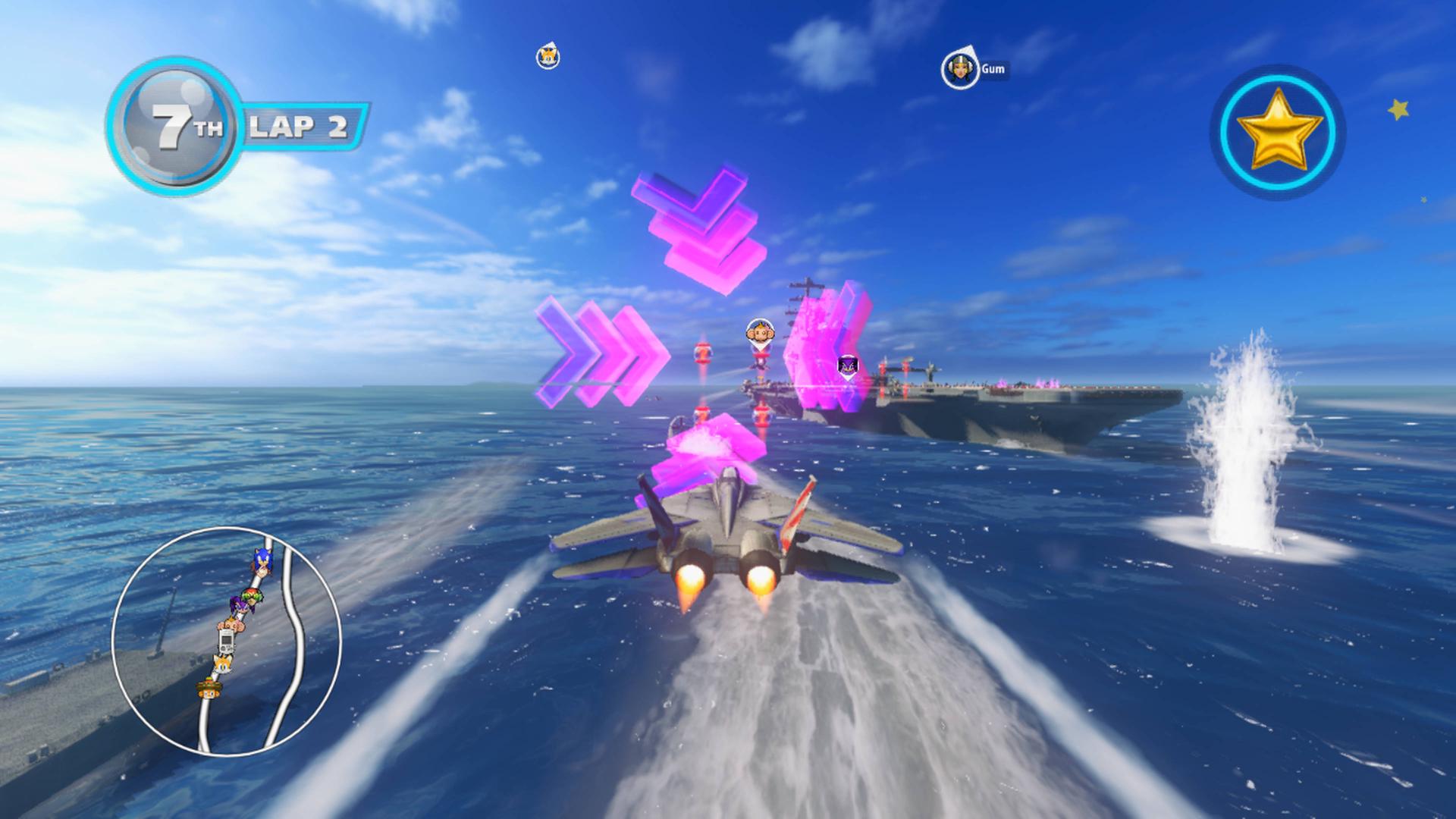Viewport: 1456px width, 819px height.
Task: Select the AiAi marker above the aircraft carrier
Action: tap(760, 334)
